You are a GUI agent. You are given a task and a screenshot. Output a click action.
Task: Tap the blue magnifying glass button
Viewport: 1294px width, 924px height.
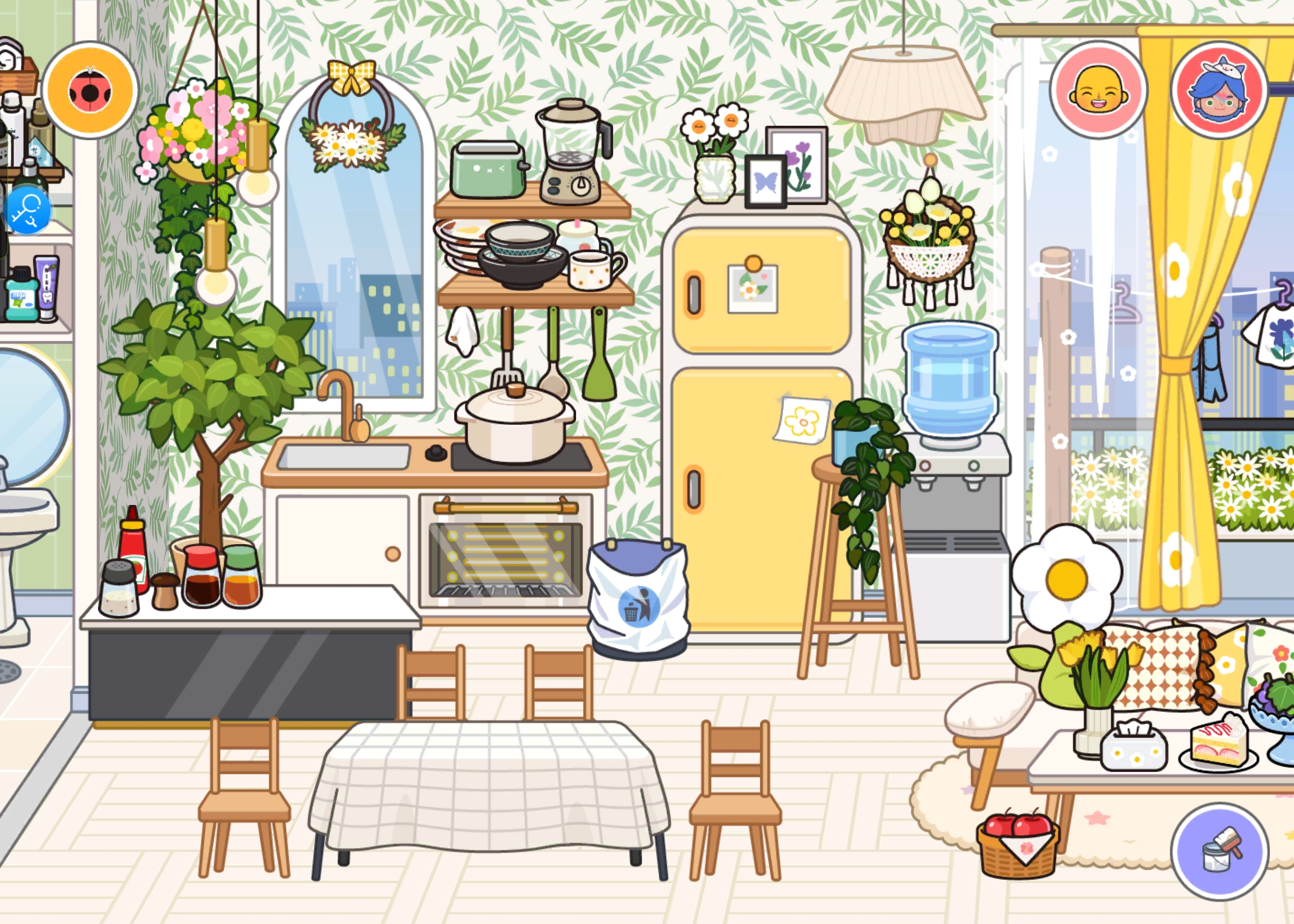[x=27, y=211]
